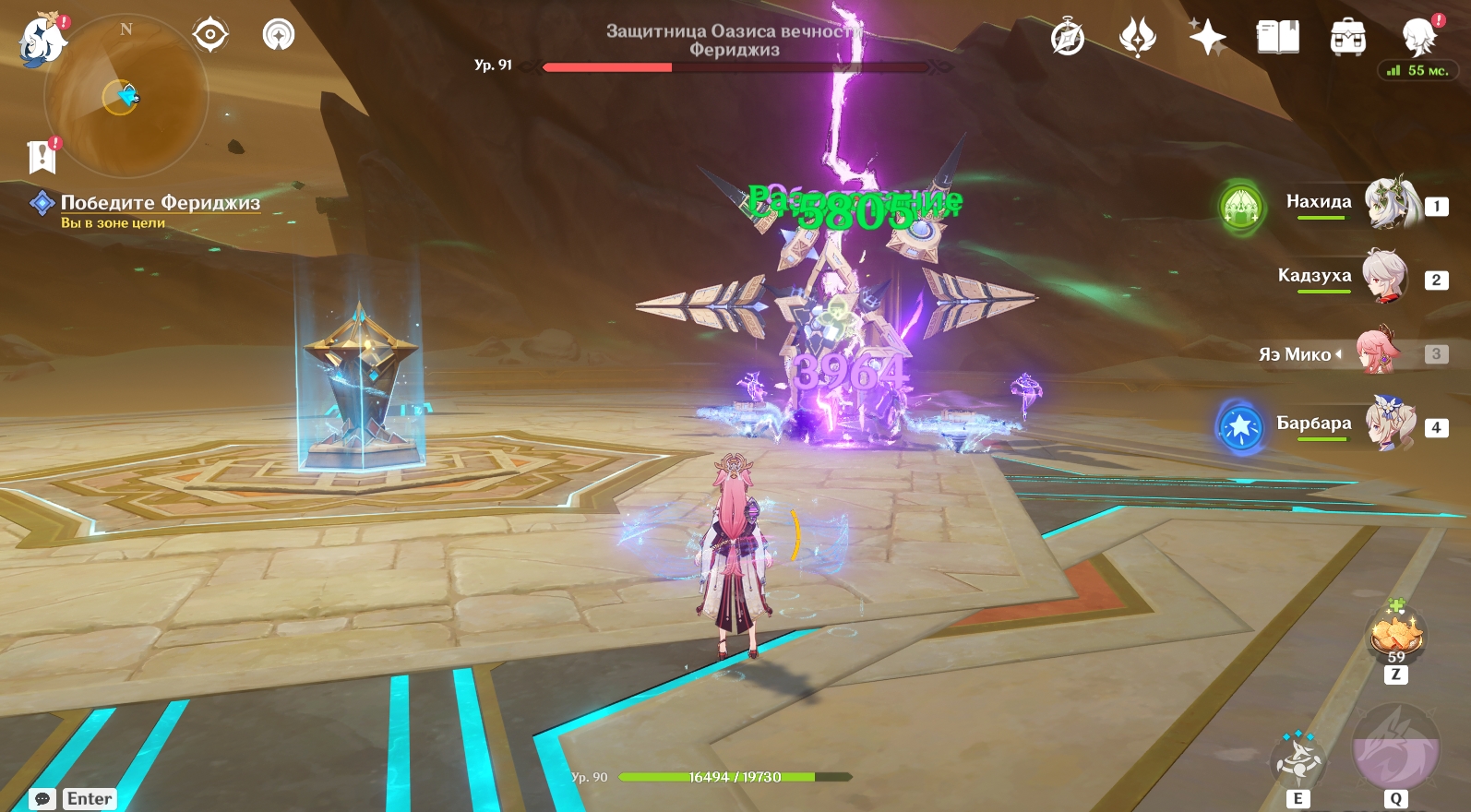Open the wish star icon

(x=1207, y=38)
